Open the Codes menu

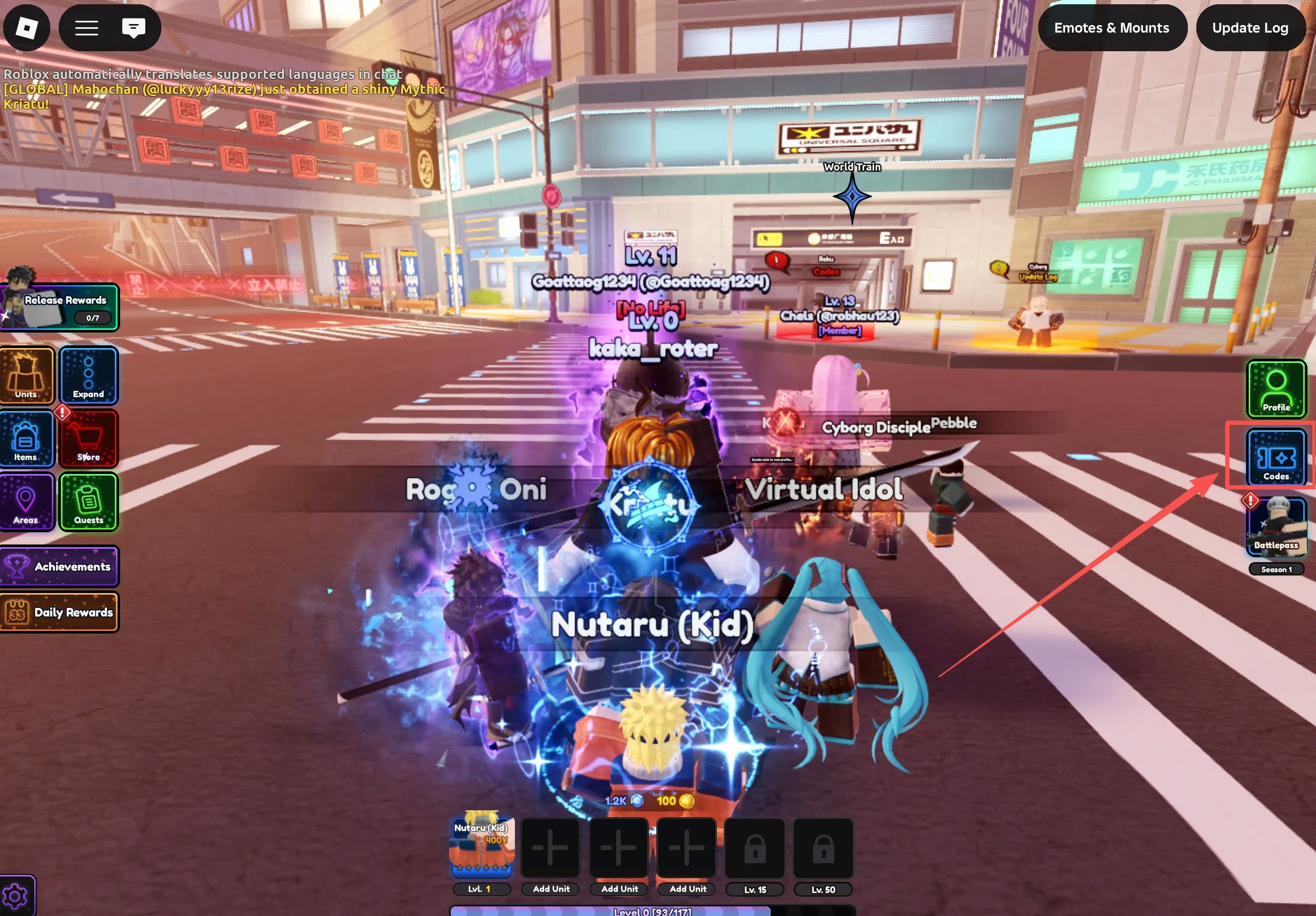pyautogui.click(x=1276, y=457)
